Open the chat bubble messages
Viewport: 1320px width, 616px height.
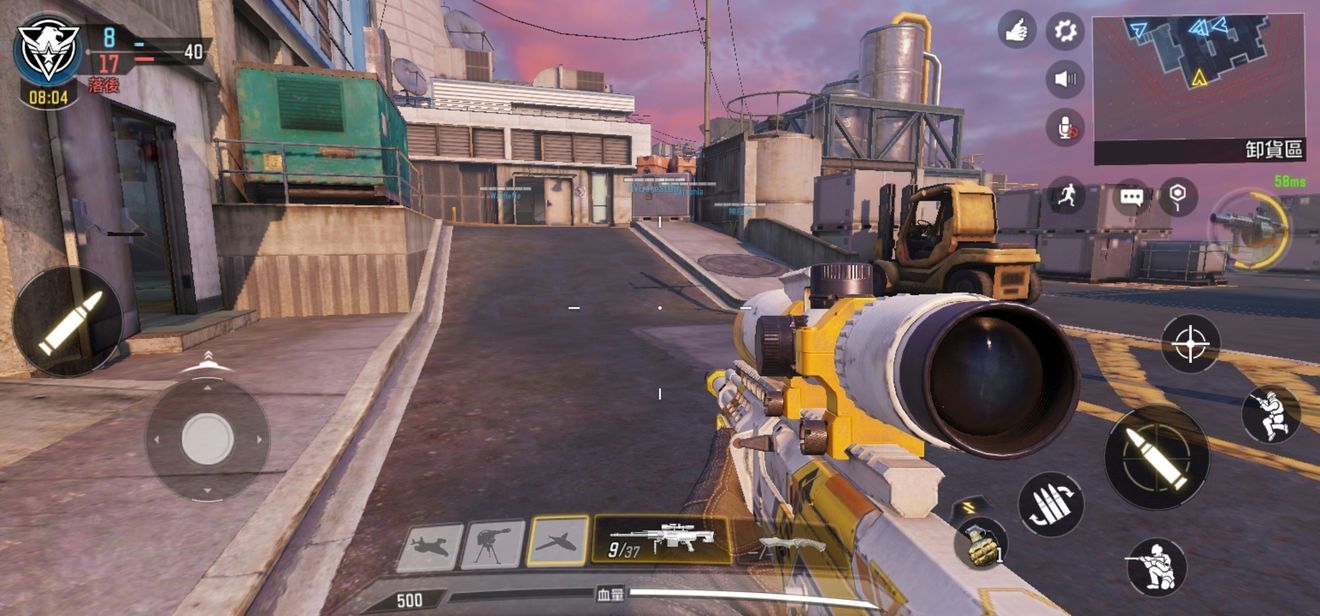[x=1131, y=197]
